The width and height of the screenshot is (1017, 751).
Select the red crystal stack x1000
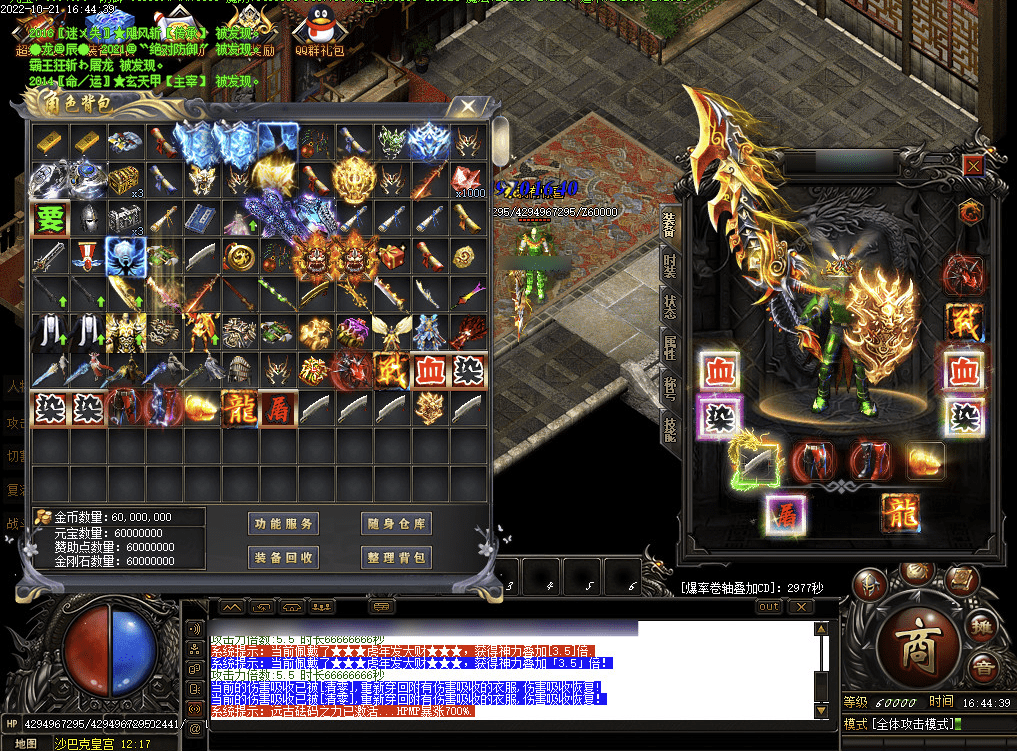point(467,180)
